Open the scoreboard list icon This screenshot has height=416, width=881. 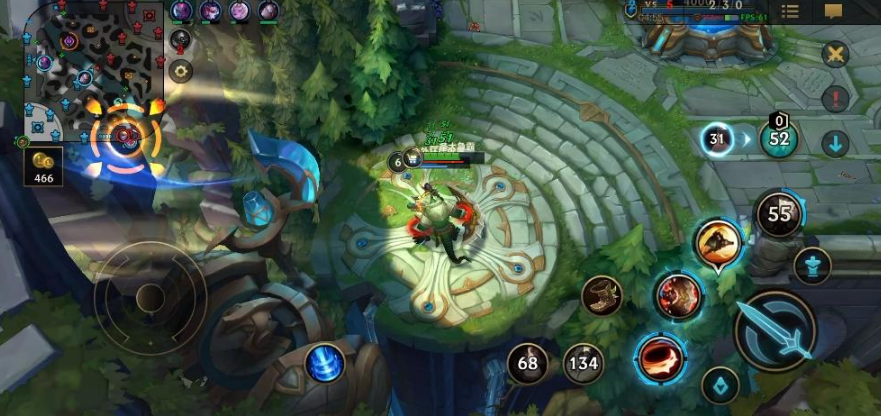tap(790, 11)
